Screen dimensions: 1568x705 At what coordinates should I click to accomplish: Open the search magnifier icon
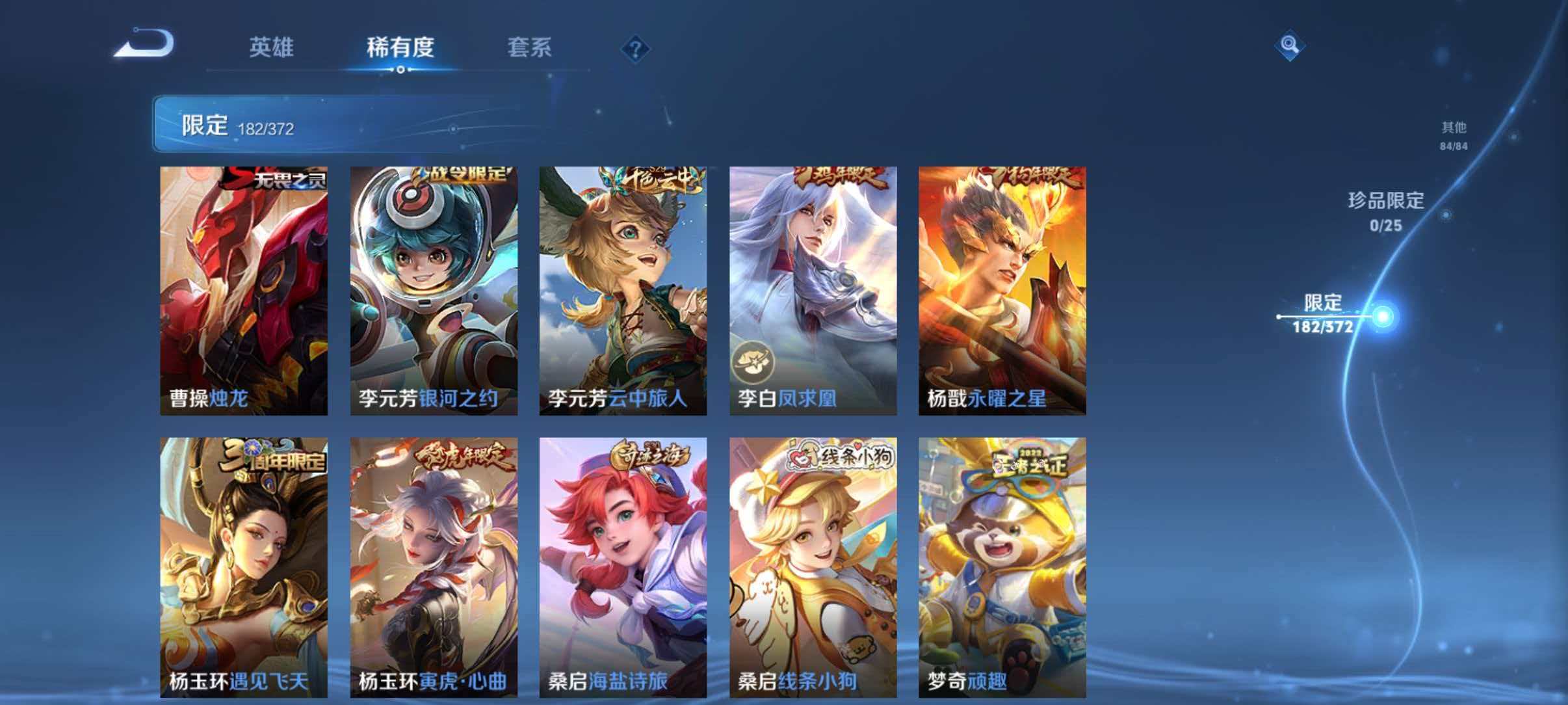pos(1290,44)
